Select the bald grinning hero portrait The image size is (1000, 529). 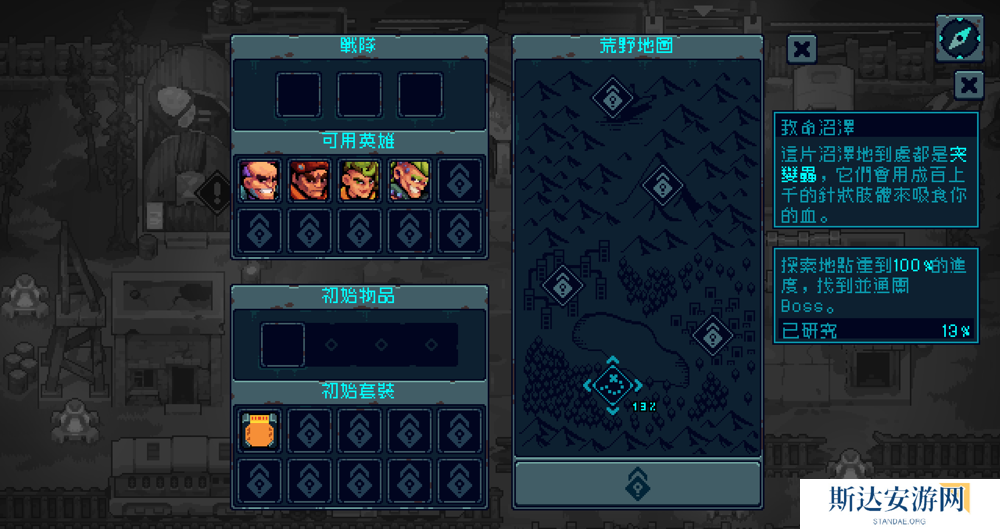(x=257, y=180)
